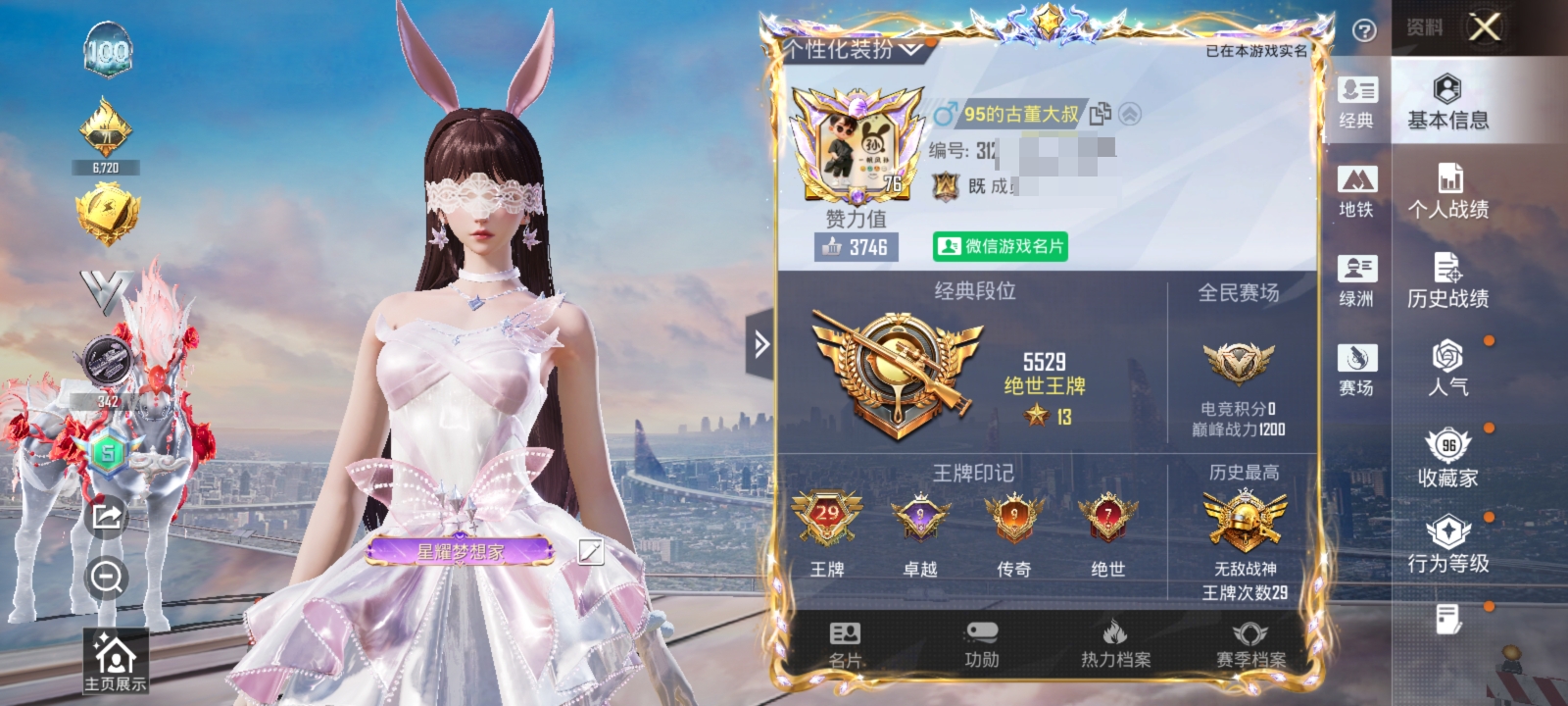The height and width of the screenshot is (706, 1568).
Task: Open the 绿洲 oasis mode icon
Action: [1357, 277]
